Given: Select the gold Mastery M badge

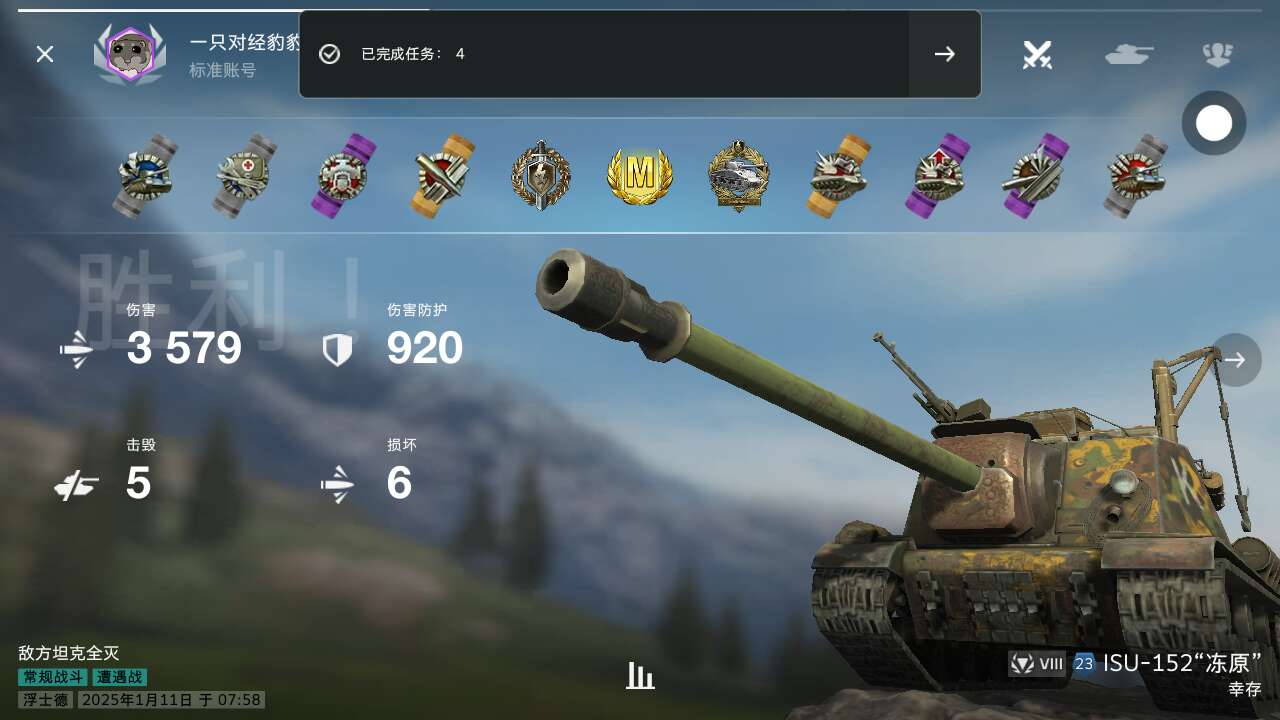Looking at the screenshot, I should click(640, 176).
